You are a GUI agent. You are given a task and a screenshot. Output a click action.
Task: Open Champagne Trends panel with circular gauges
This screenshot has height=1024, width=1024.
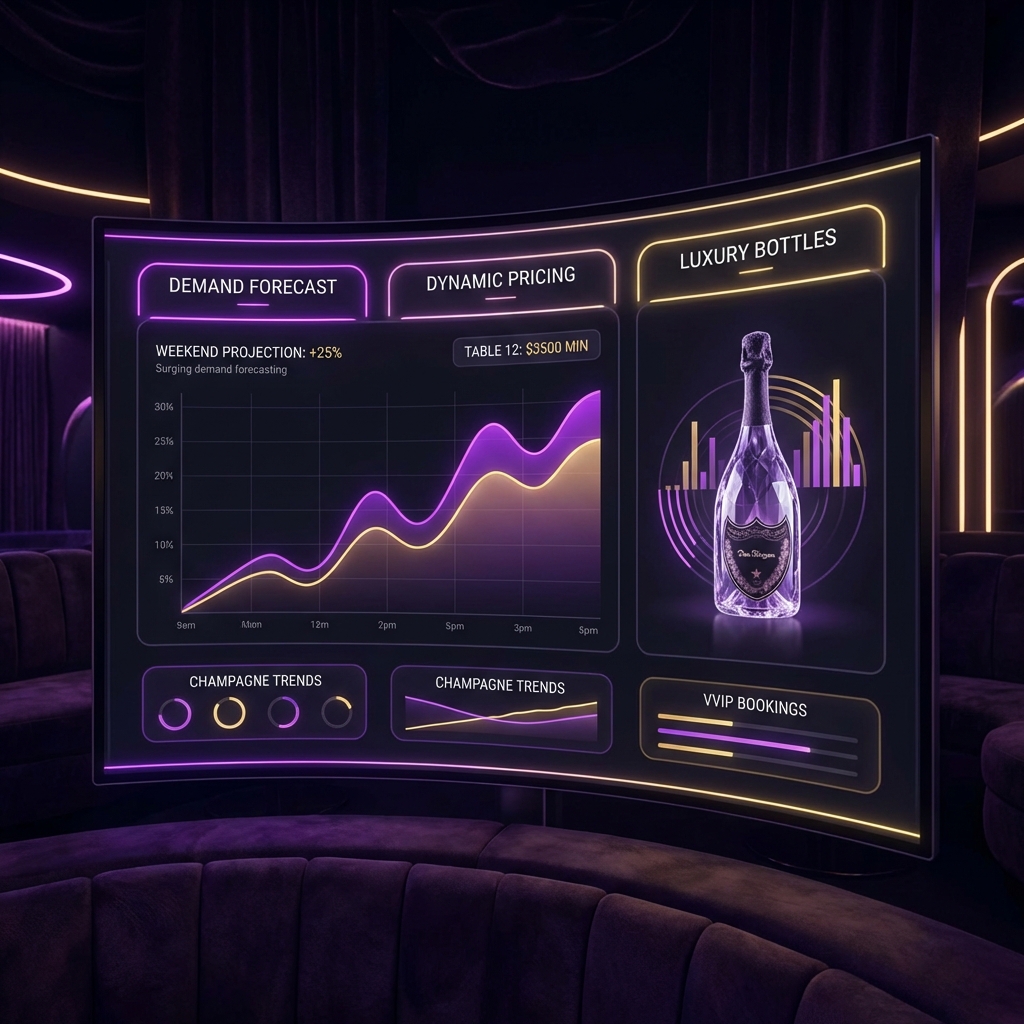[255, 703]
